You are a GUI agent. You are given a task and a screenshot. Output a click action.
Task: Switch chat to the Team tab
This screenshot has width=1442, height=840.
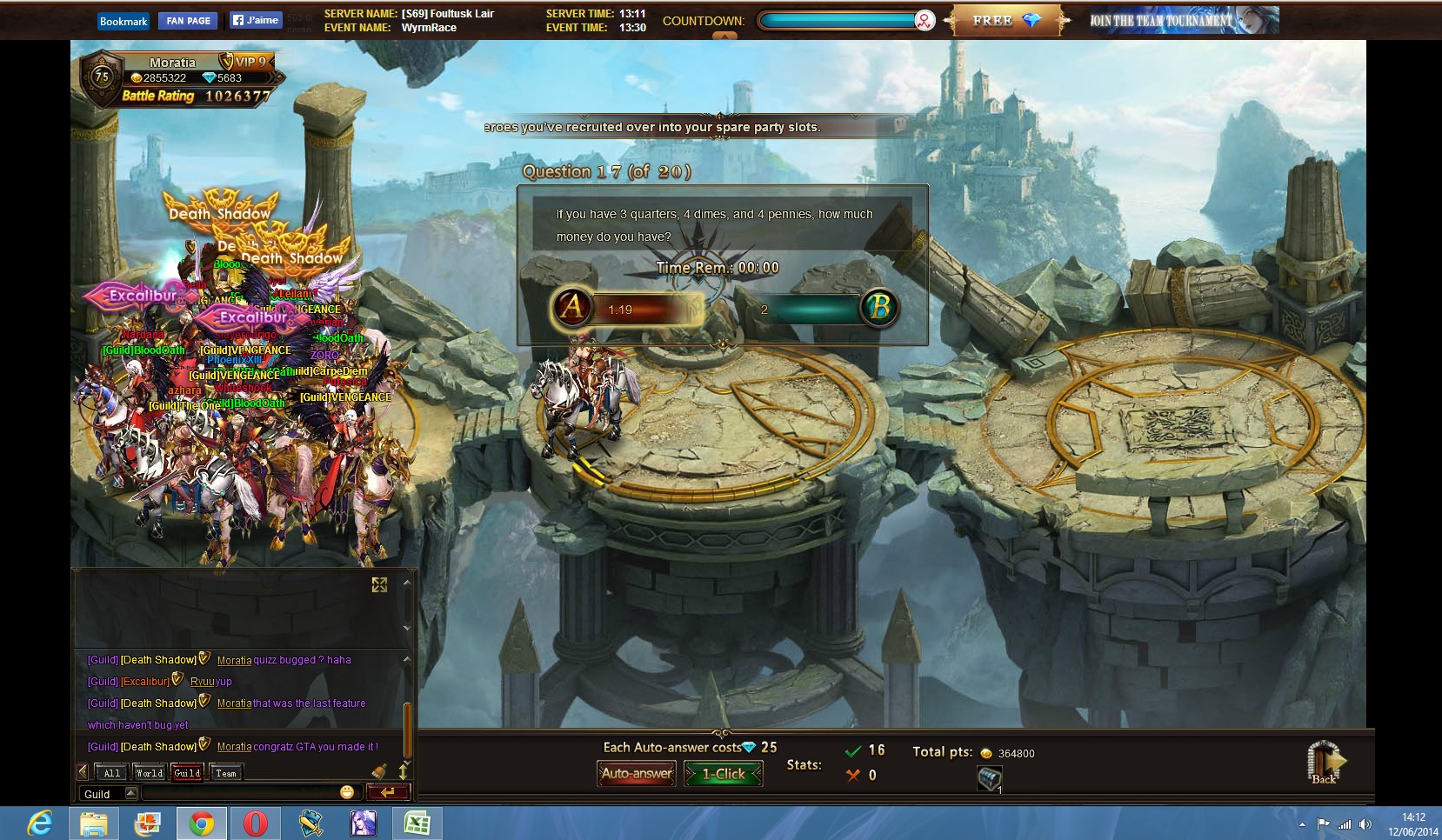tap(225, 773)
